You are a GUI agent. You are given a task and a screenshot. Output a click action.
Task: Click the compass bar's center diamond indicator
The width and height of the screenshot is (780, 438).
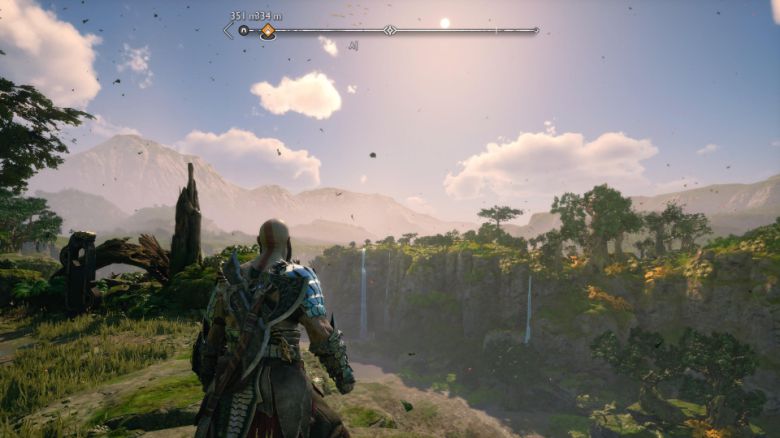(390, 31)
